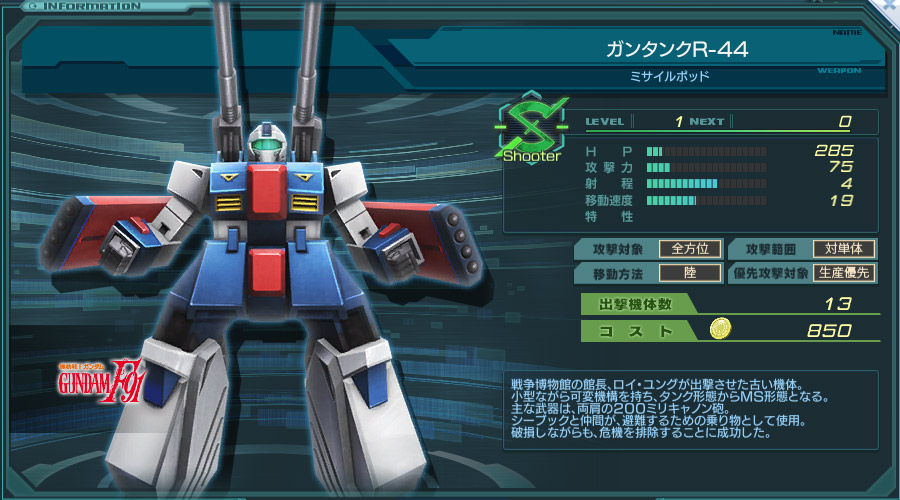Close the unit information panel
This screenshot has height=500, width=900.
tap(891, 5)
